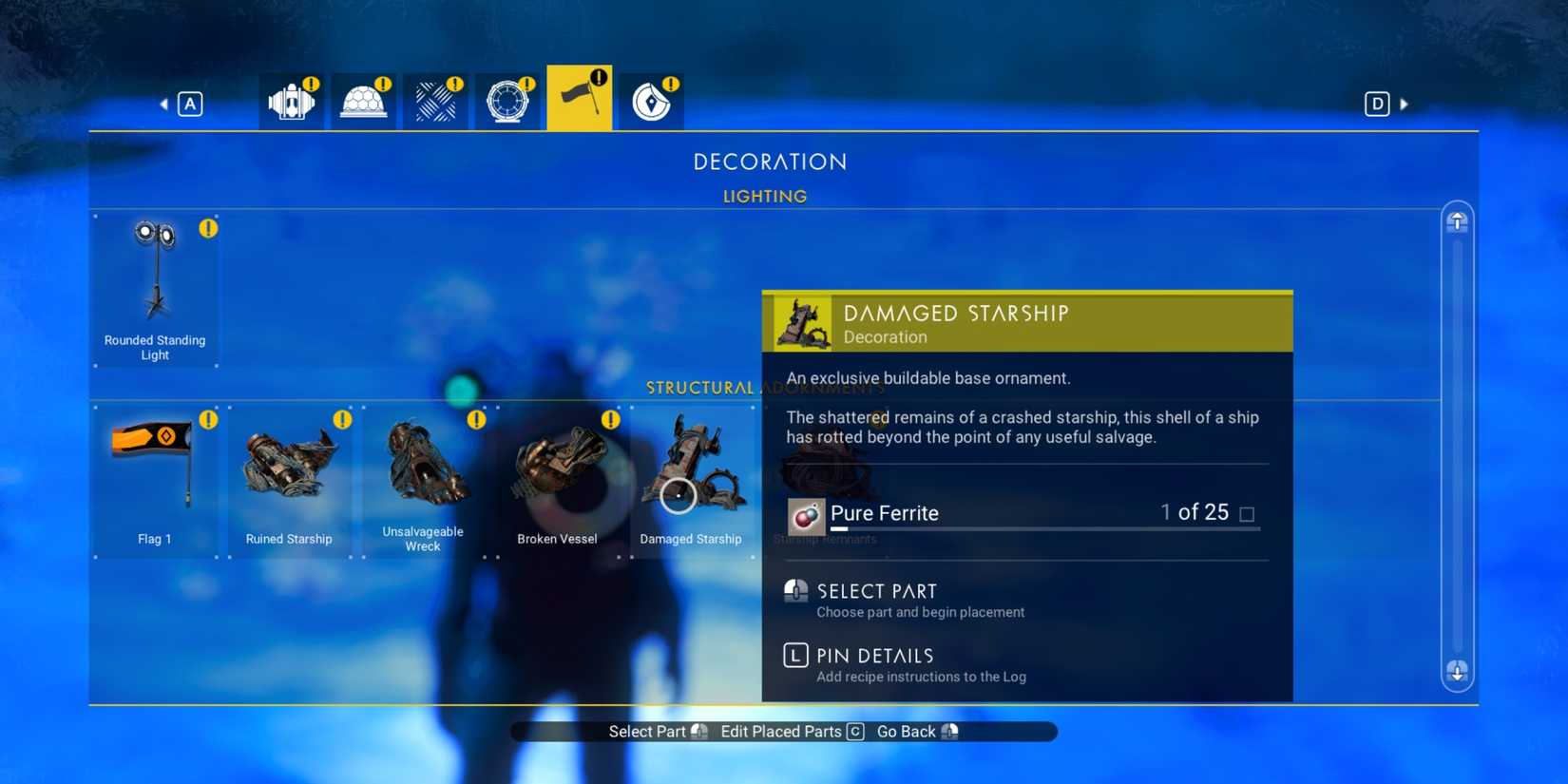Screen dimensions: 1568x784
Task: Click the mouse icon beside Select Part
Action: pos(795,591)
